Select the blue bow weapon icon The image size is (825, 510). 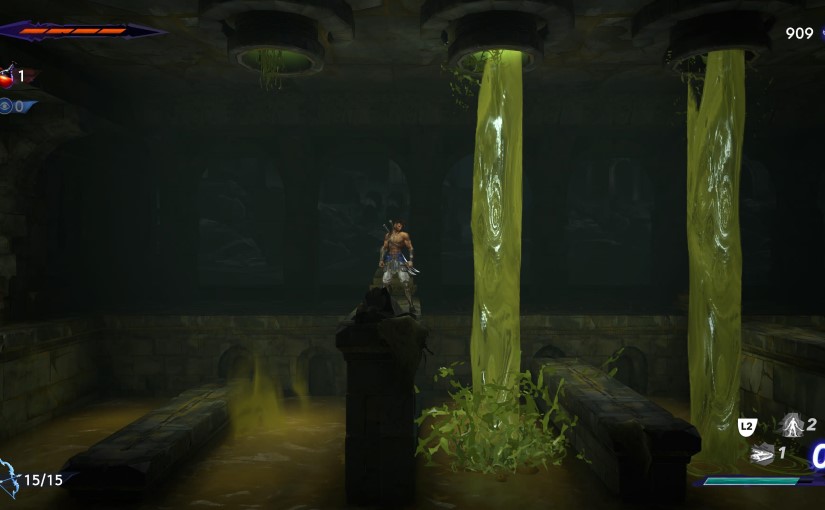9,478
